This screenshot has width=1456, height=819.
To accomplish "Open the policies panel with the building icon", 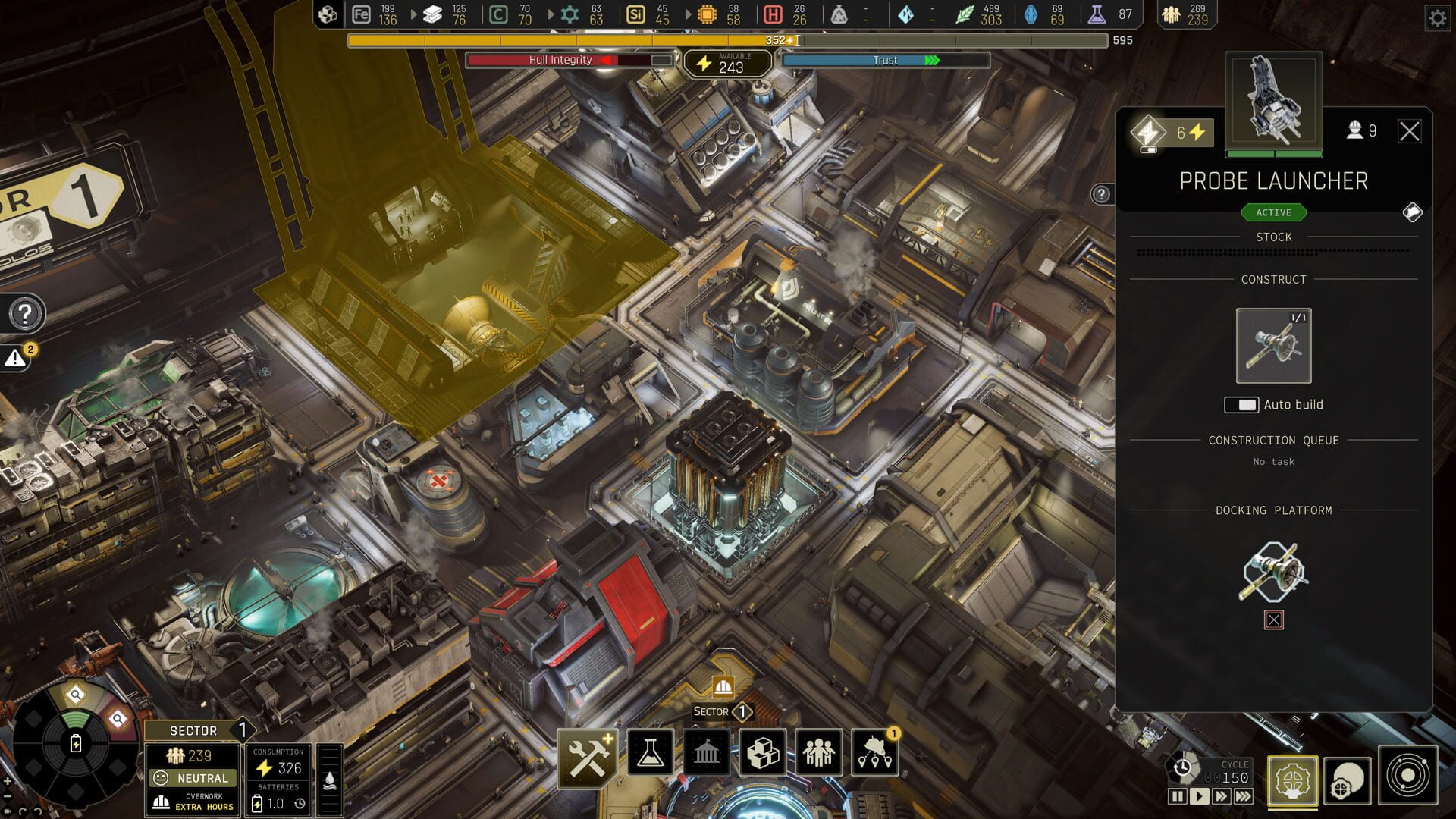I will pyautogui.click(x=708, y=753).
